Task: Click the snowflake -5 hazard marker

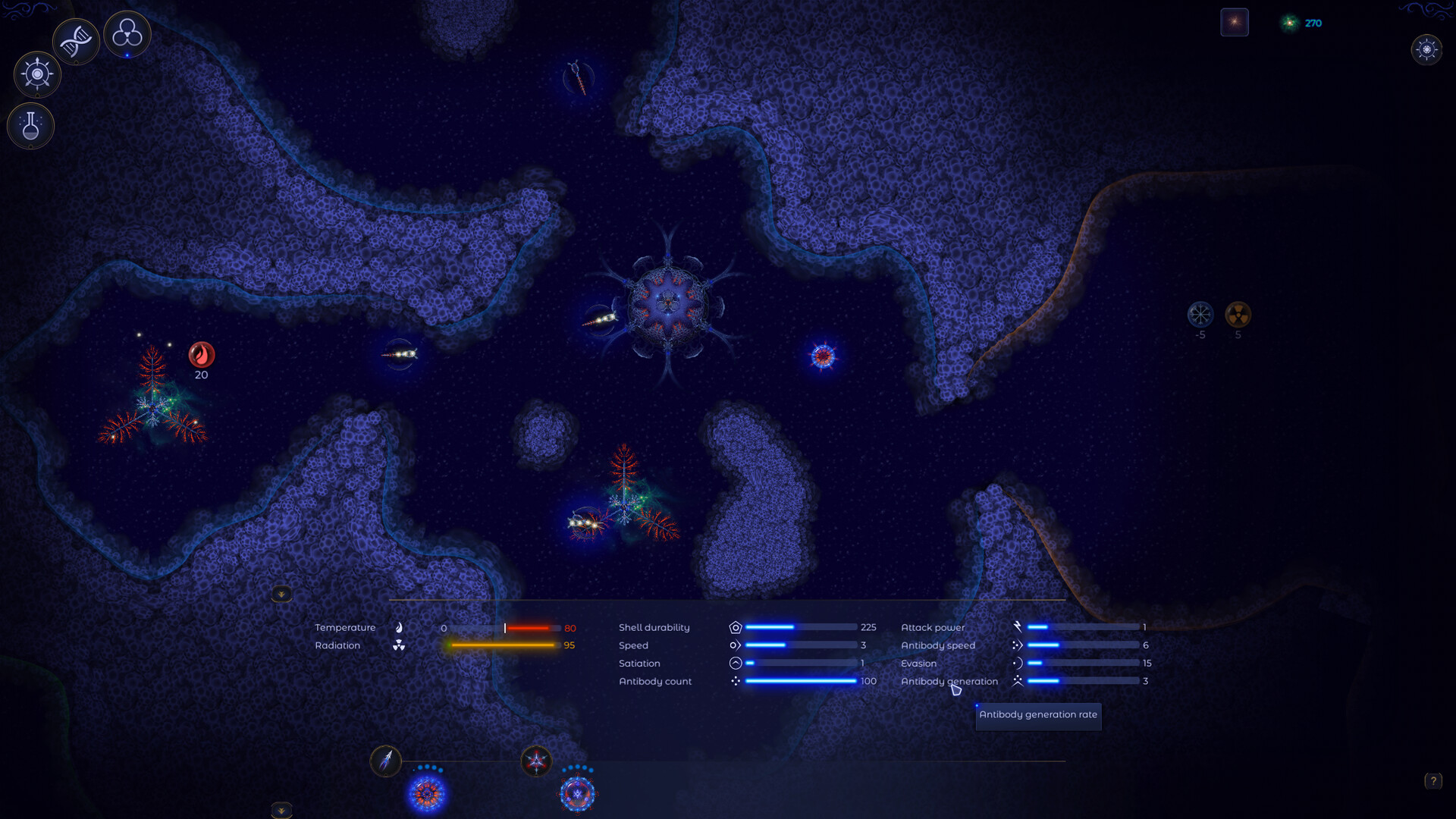Action: (x=1200, y=315)
